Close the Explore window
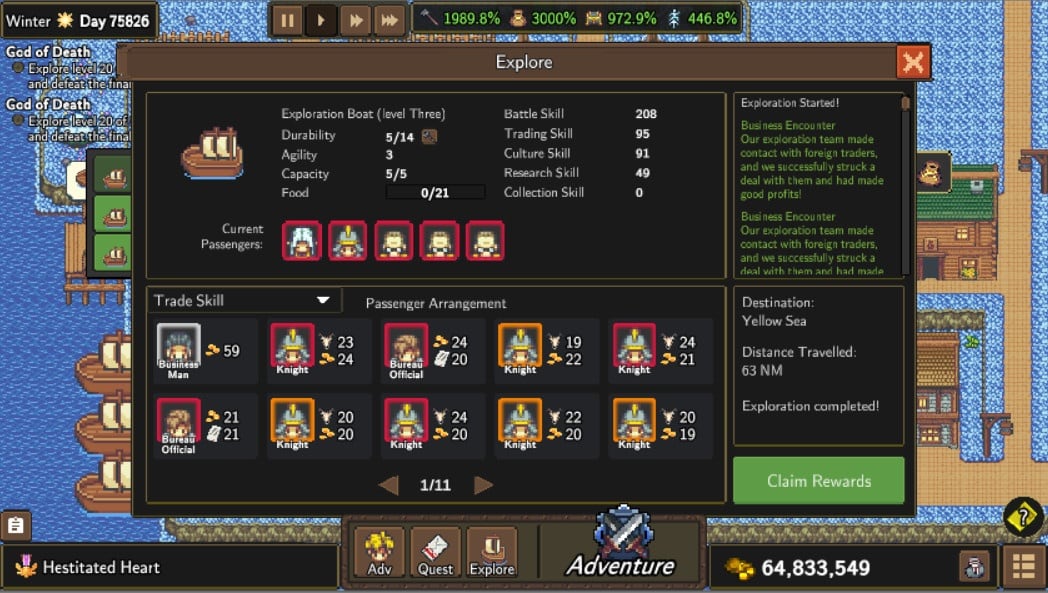Screen dimensions: 1048x593 pos(912,63)
